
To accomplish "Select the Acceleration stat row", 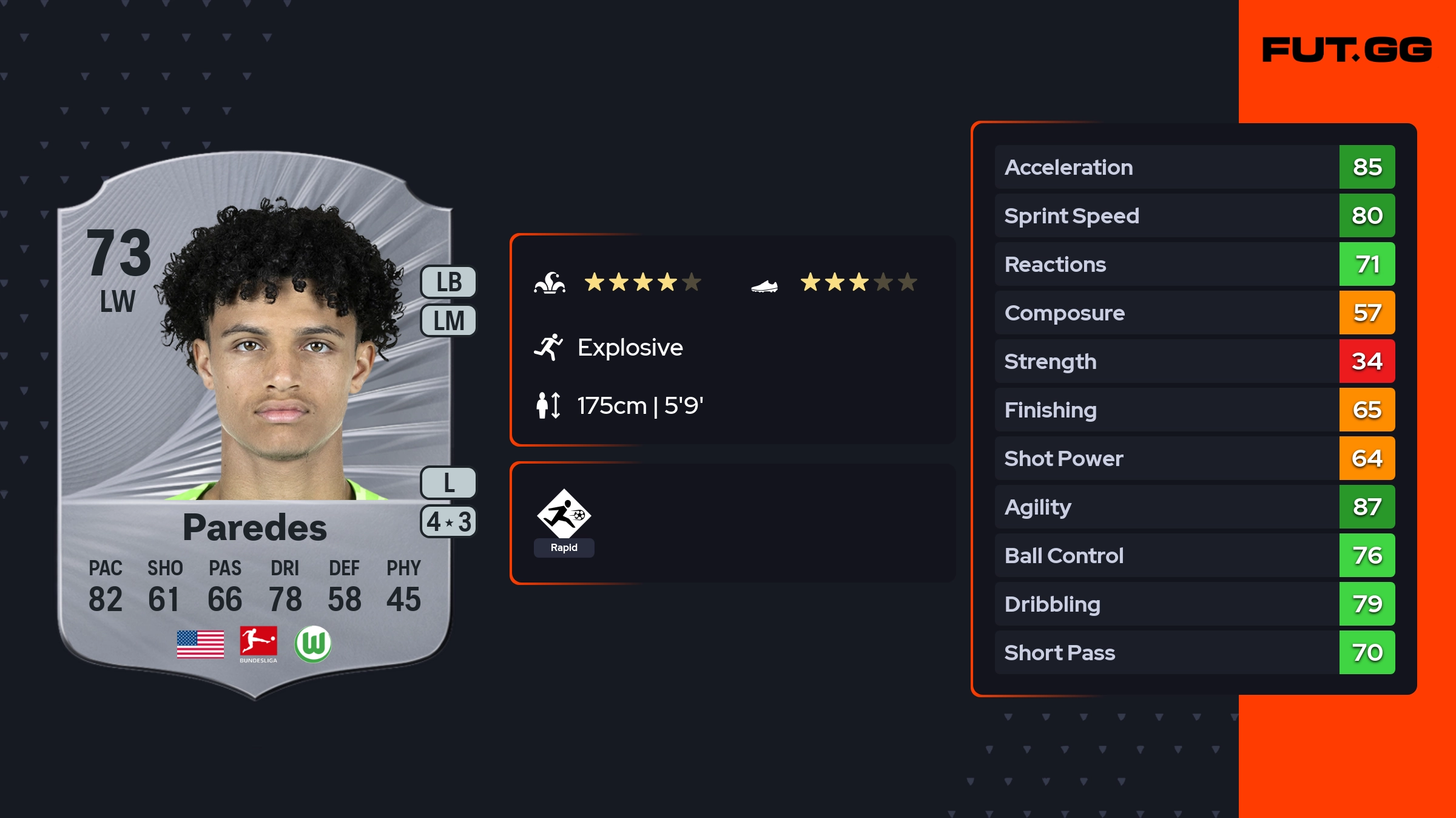I will 1194,167.
